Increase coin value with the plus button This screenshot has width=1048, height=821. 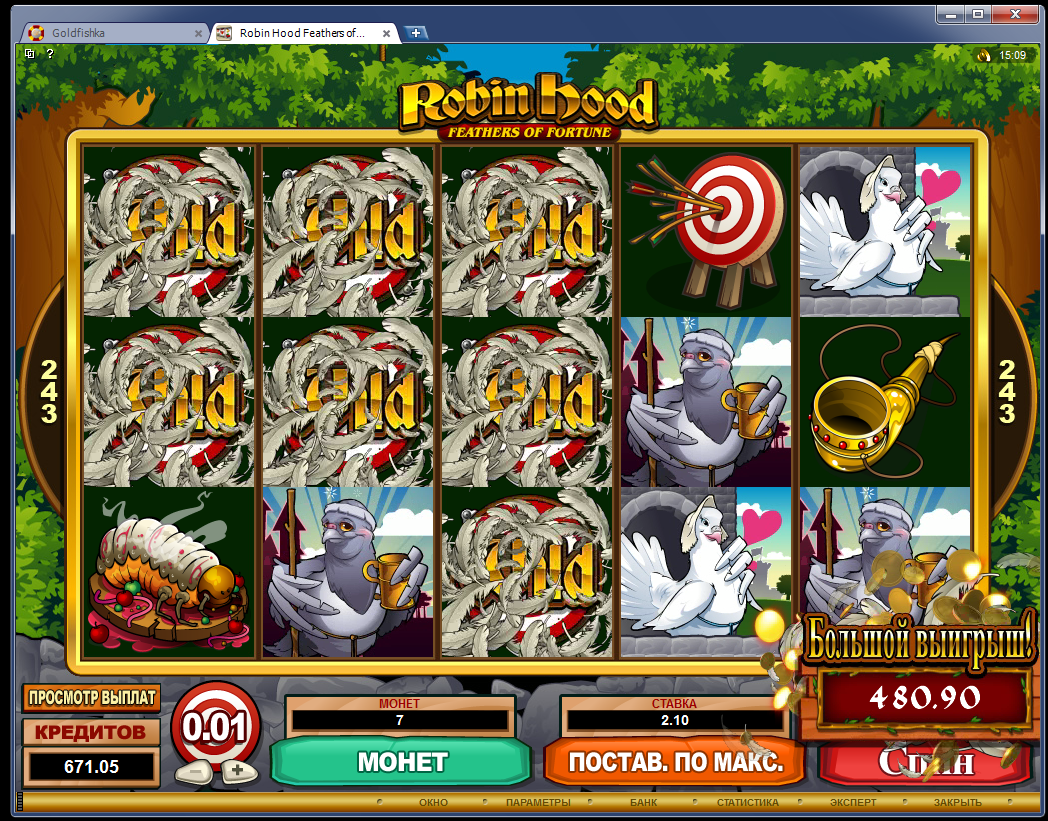click(x=238, y=770)
